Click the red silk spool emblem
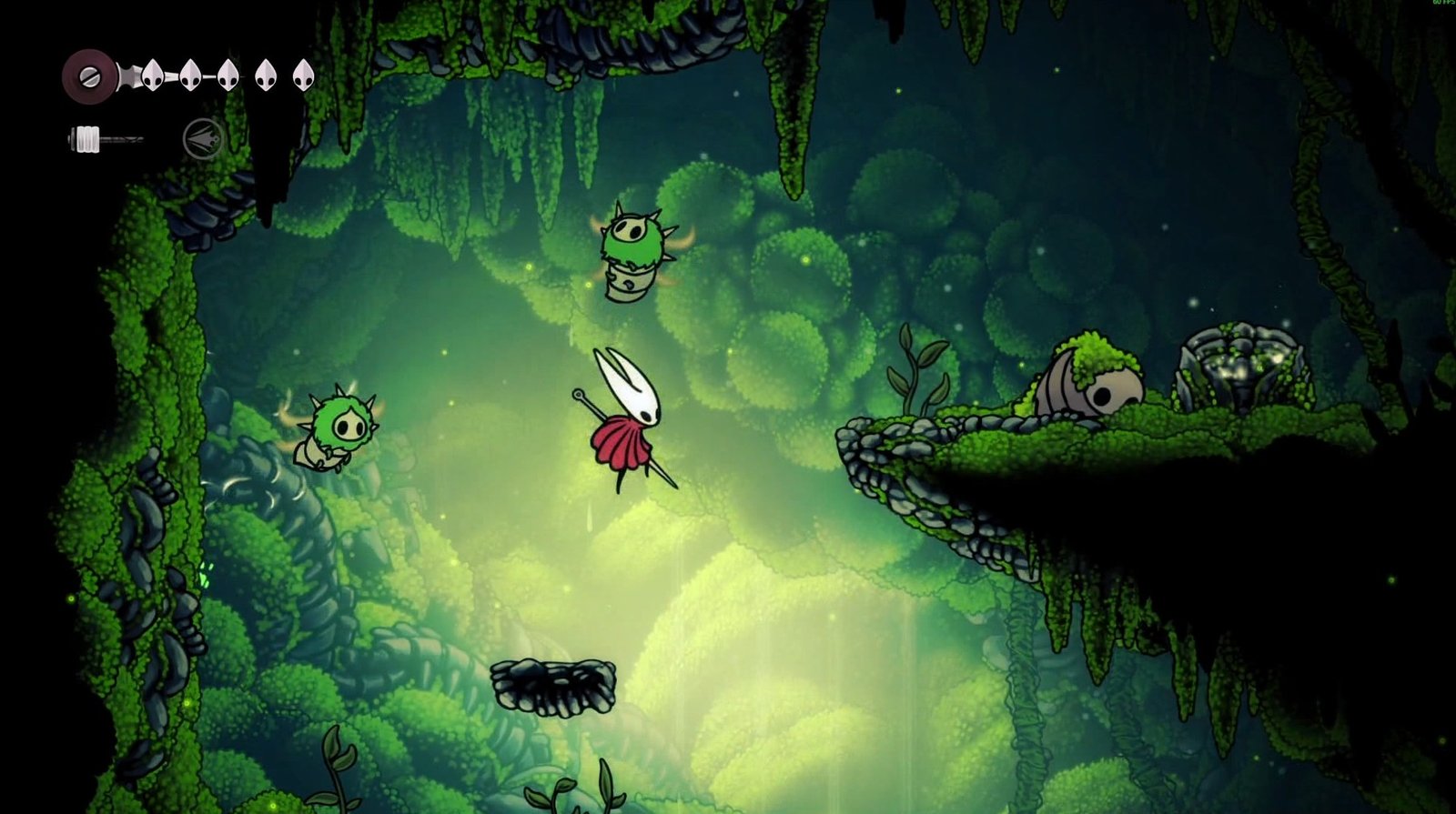The image size is (1456, 814). click(88, 75)
